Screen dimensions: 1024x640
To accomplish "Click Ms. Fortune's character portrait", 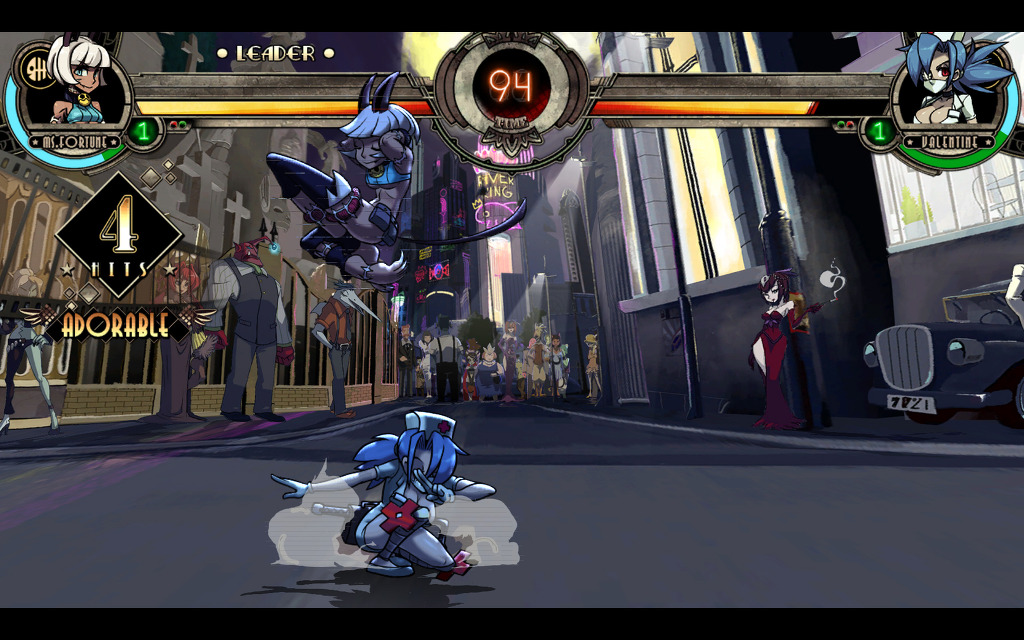I will [x=78, y=85].
